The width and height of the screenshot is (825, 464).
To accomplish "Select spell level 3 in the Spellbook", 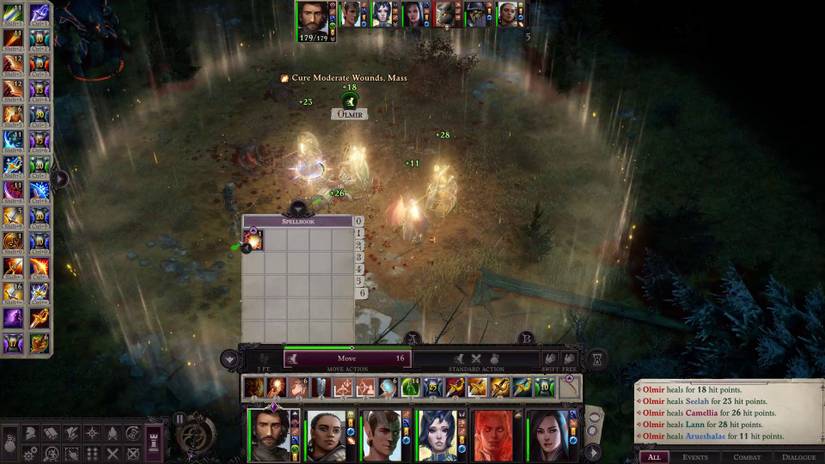I will (x=360, y=257).
